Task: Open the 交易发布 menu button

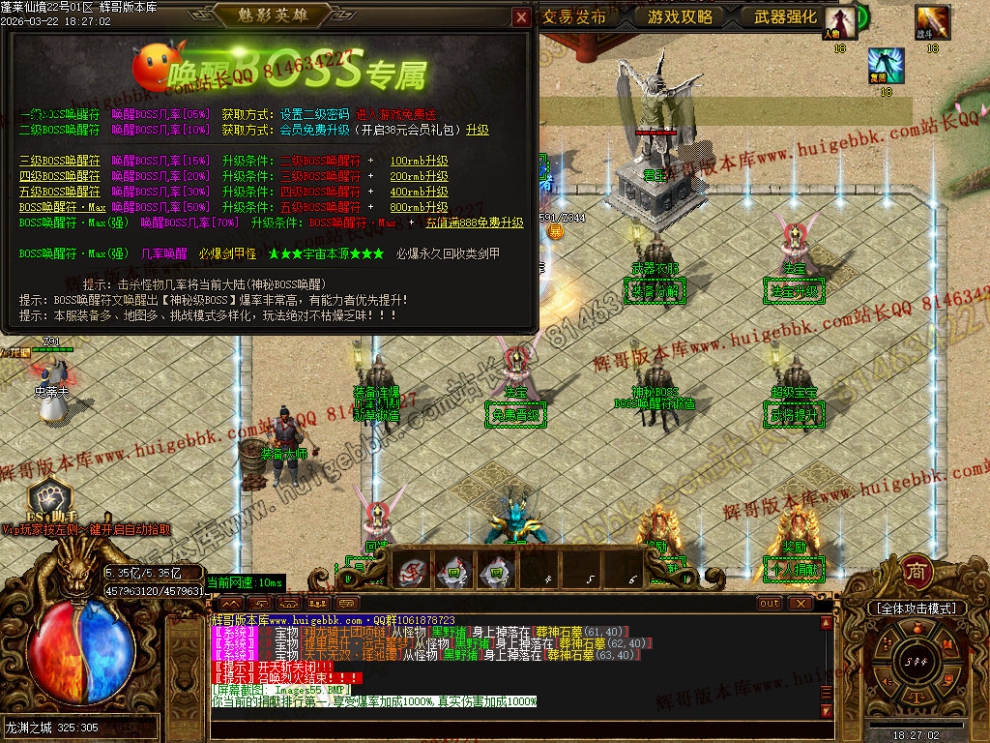Action: pyautogui.click(x=575, y=17)
